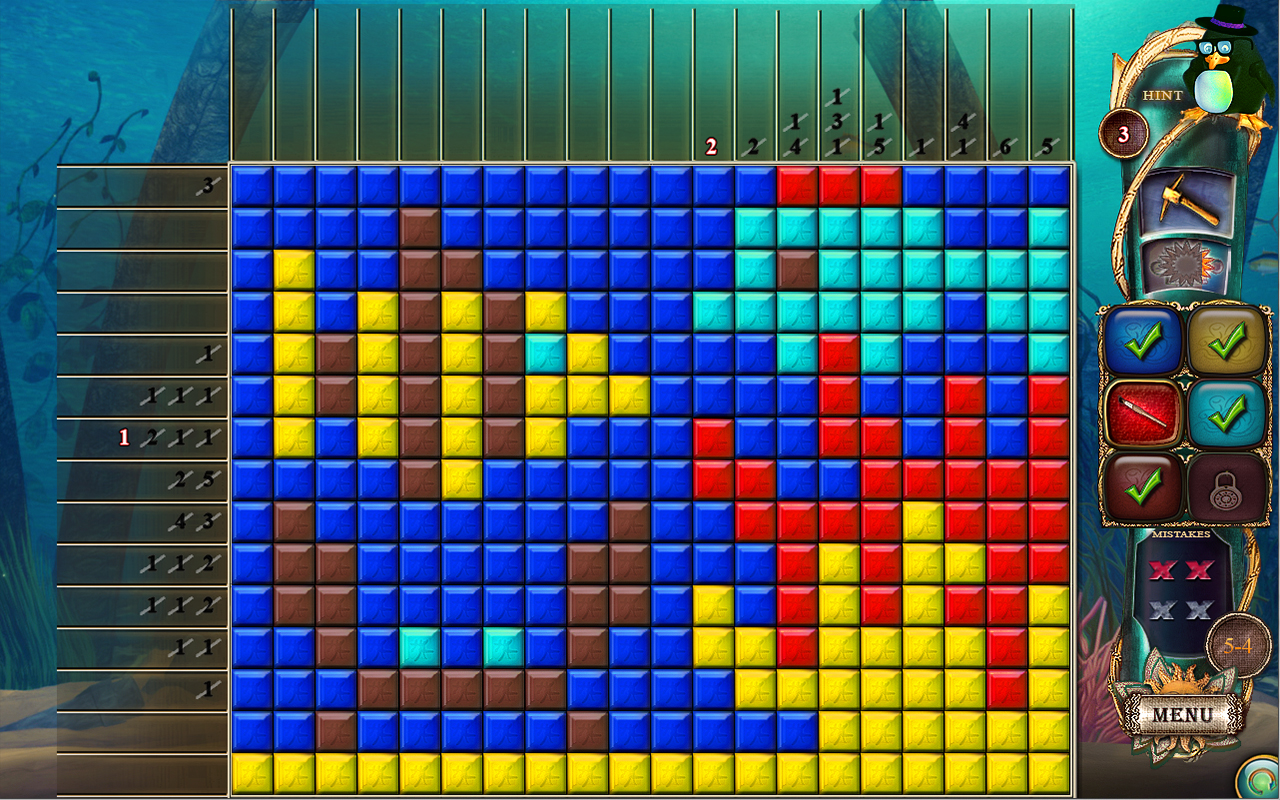Toggle the blue color checkmark
Screen dimensions: 1280x800
tap(1144, 339)
